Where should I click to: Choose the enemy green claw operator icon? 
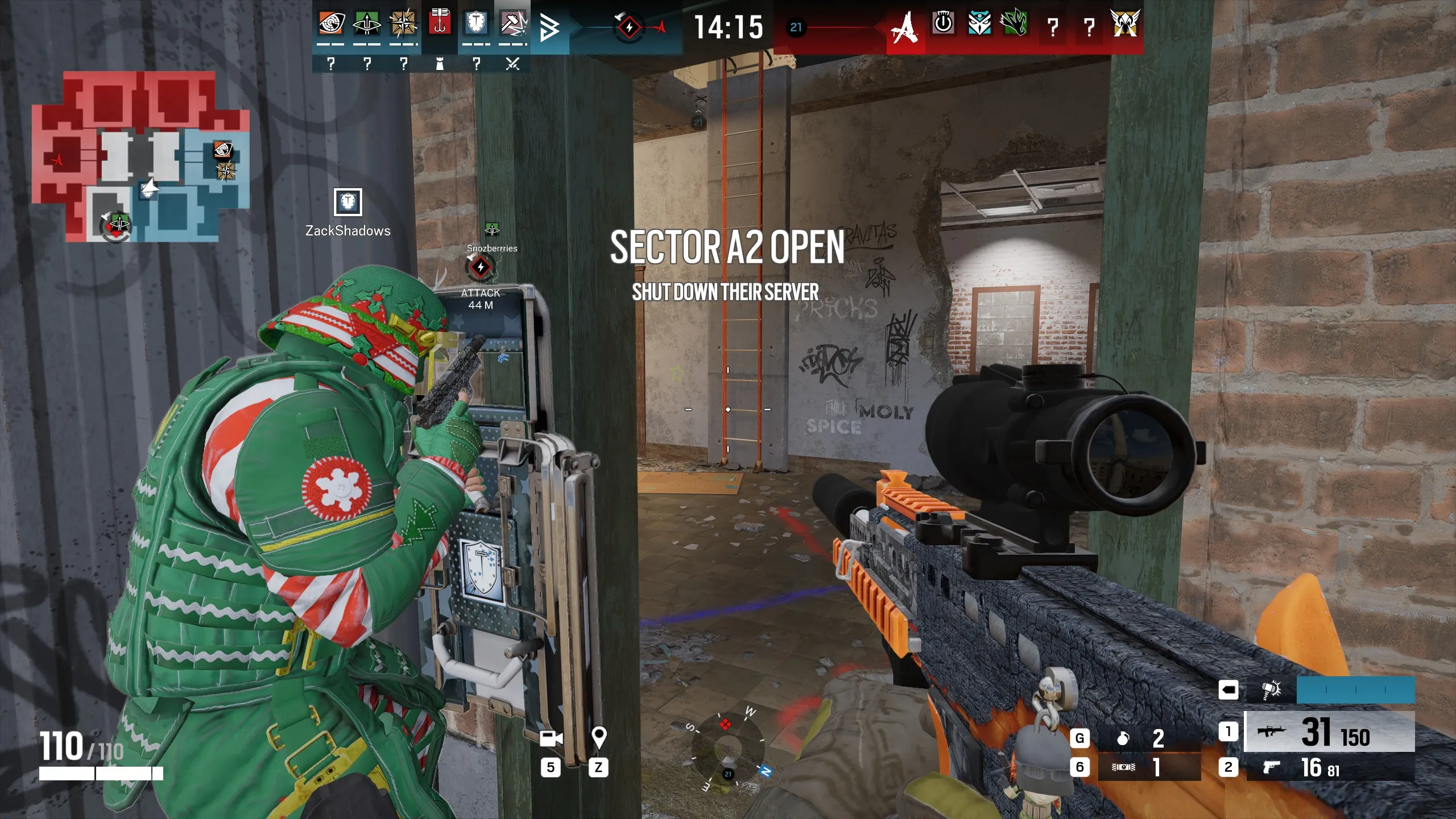(x=1016, y=24)
